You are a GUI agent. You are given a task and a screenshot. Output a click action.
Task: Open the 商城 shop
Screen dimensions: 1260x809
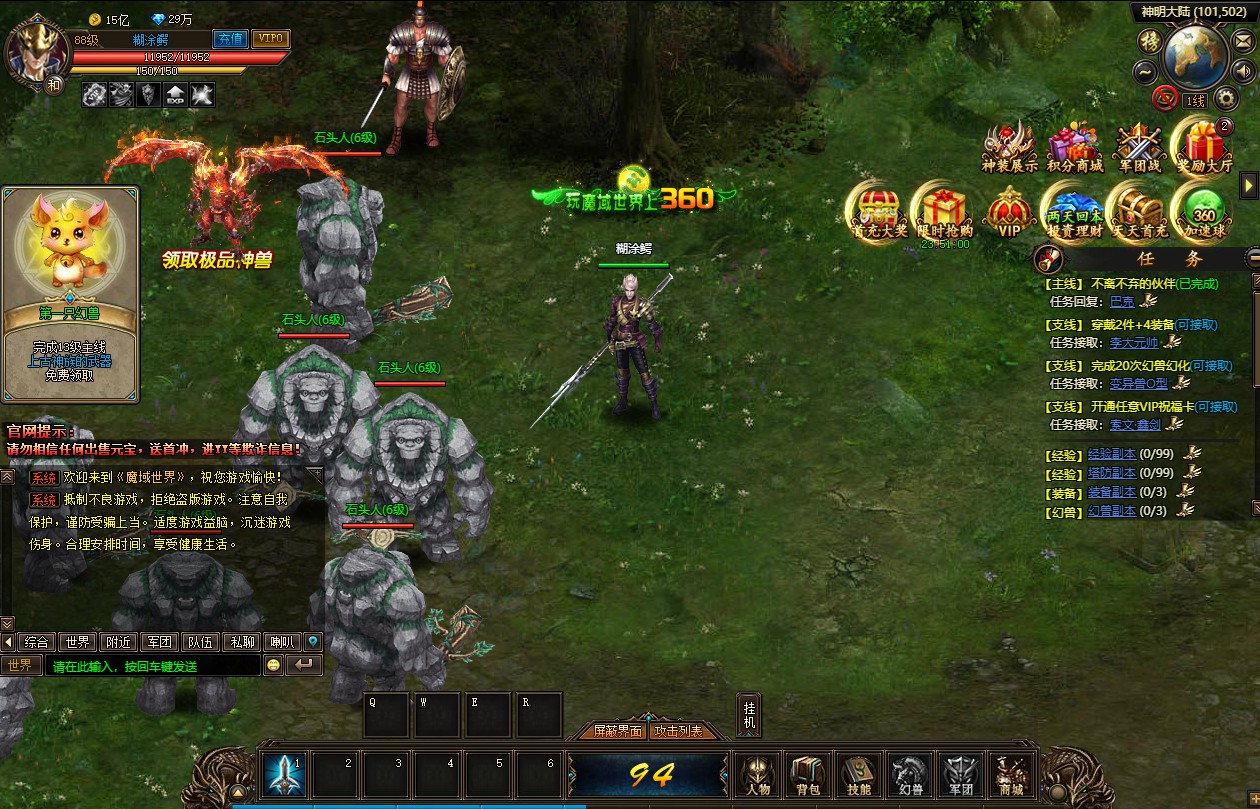point(1011,774)
